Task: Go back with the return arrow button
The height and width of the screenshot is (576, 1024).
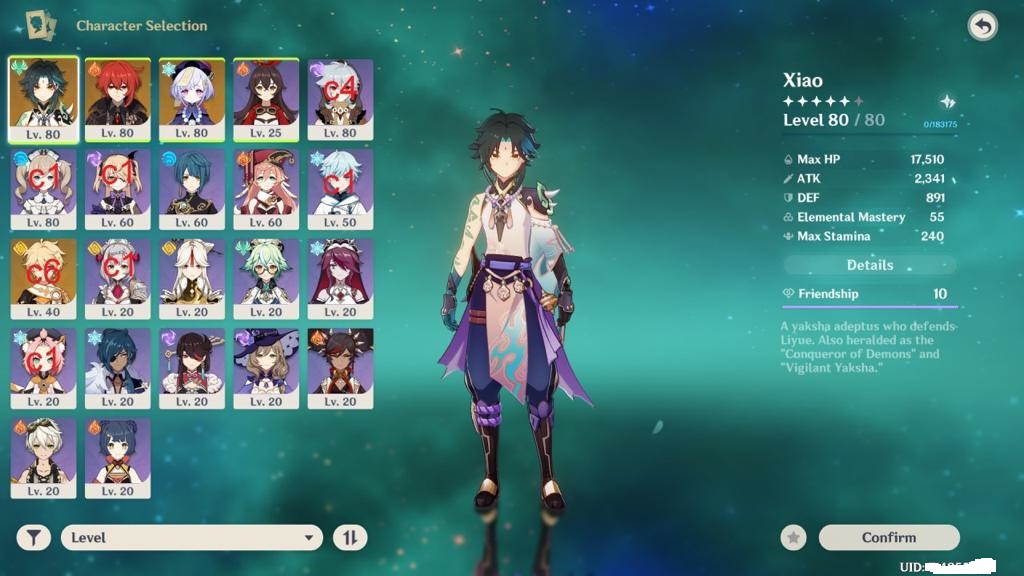Action: (x=983, y=26)
